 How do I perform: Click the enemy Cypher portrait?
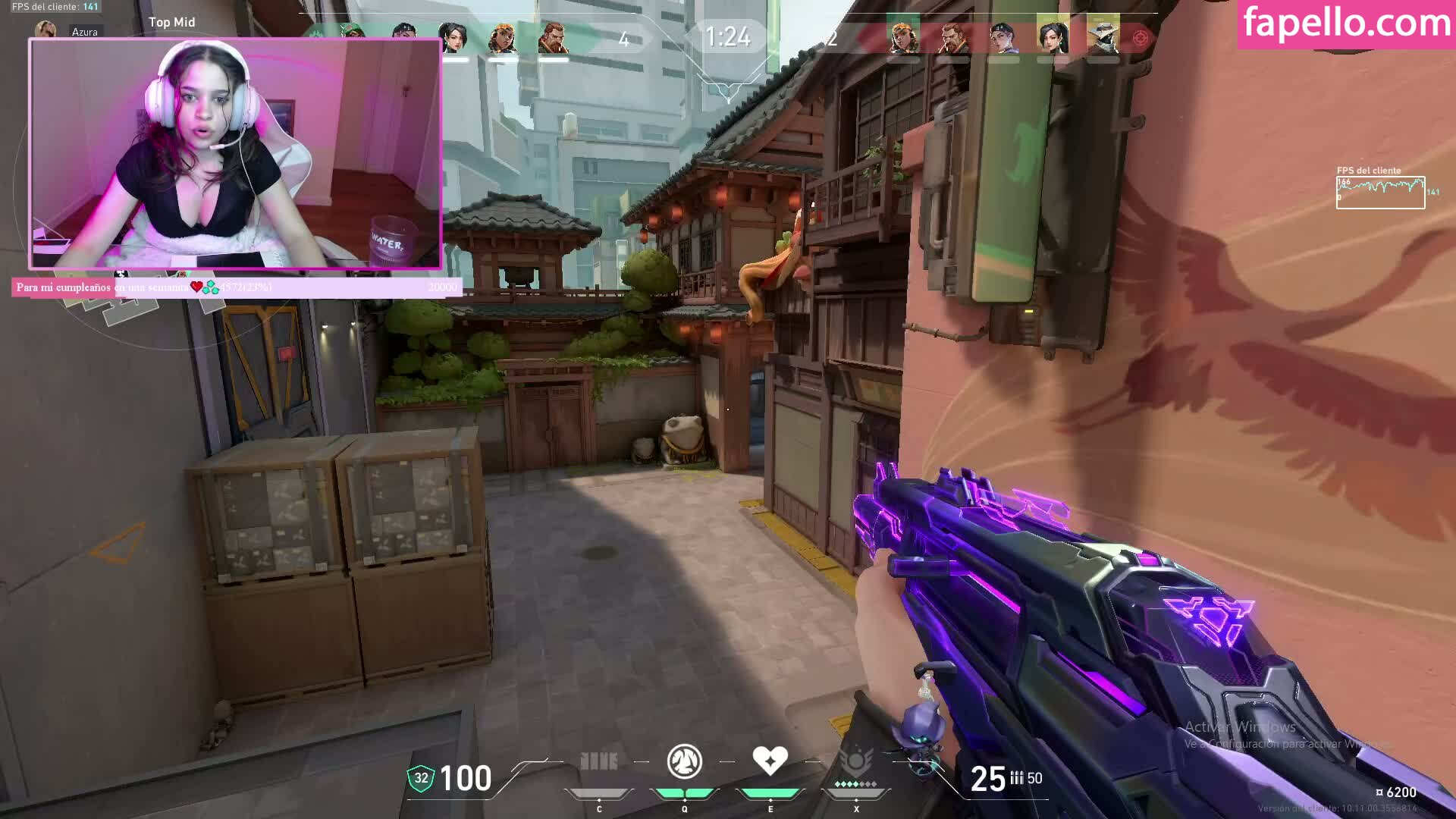pyautogui.click(x=1103, y=38)
